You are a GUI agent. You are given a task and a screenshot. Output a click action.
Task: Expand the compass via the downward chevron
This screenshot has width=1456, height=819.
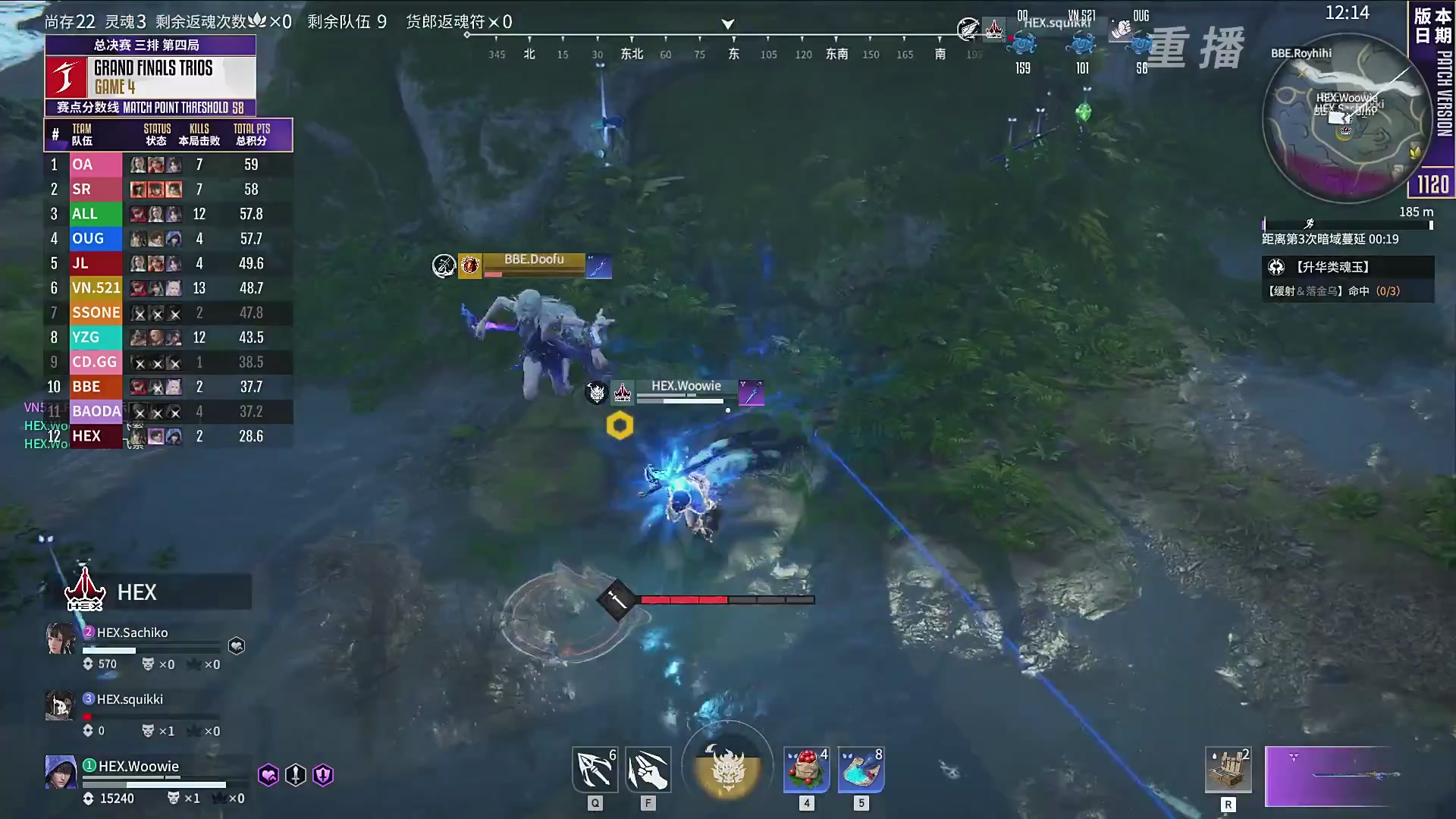(x=727, y=24)
